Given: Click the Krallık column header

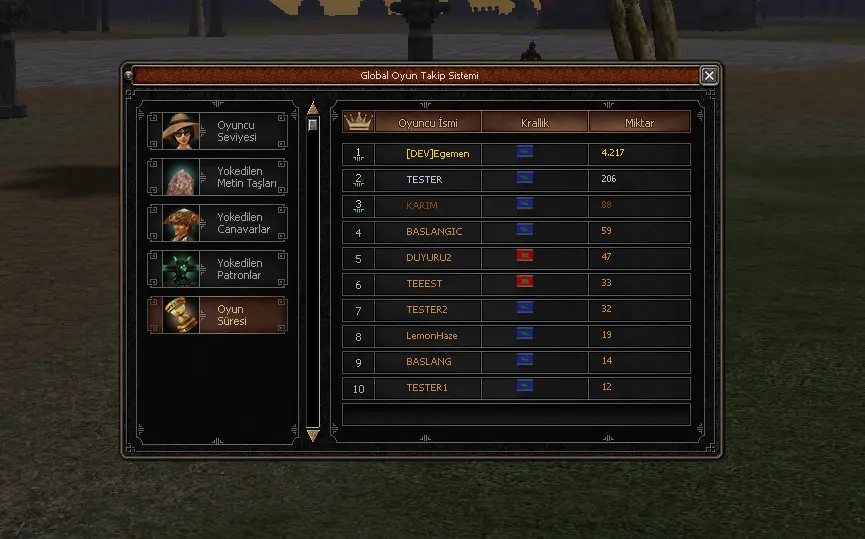Looking at the screenshot, I should point(535,122).
